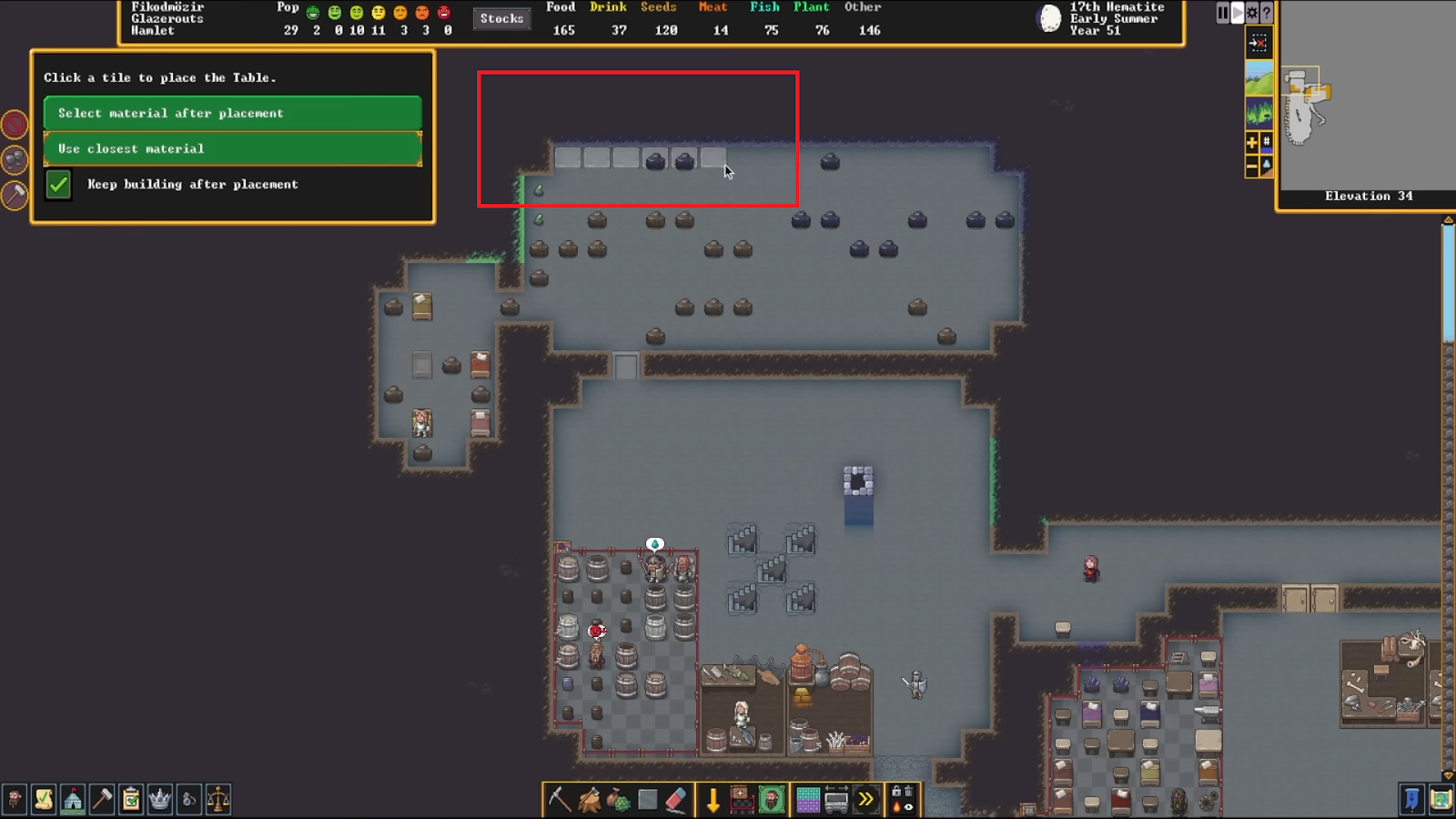Open the tent with red flag icon
1456x819 pixels.
point(73,800)
